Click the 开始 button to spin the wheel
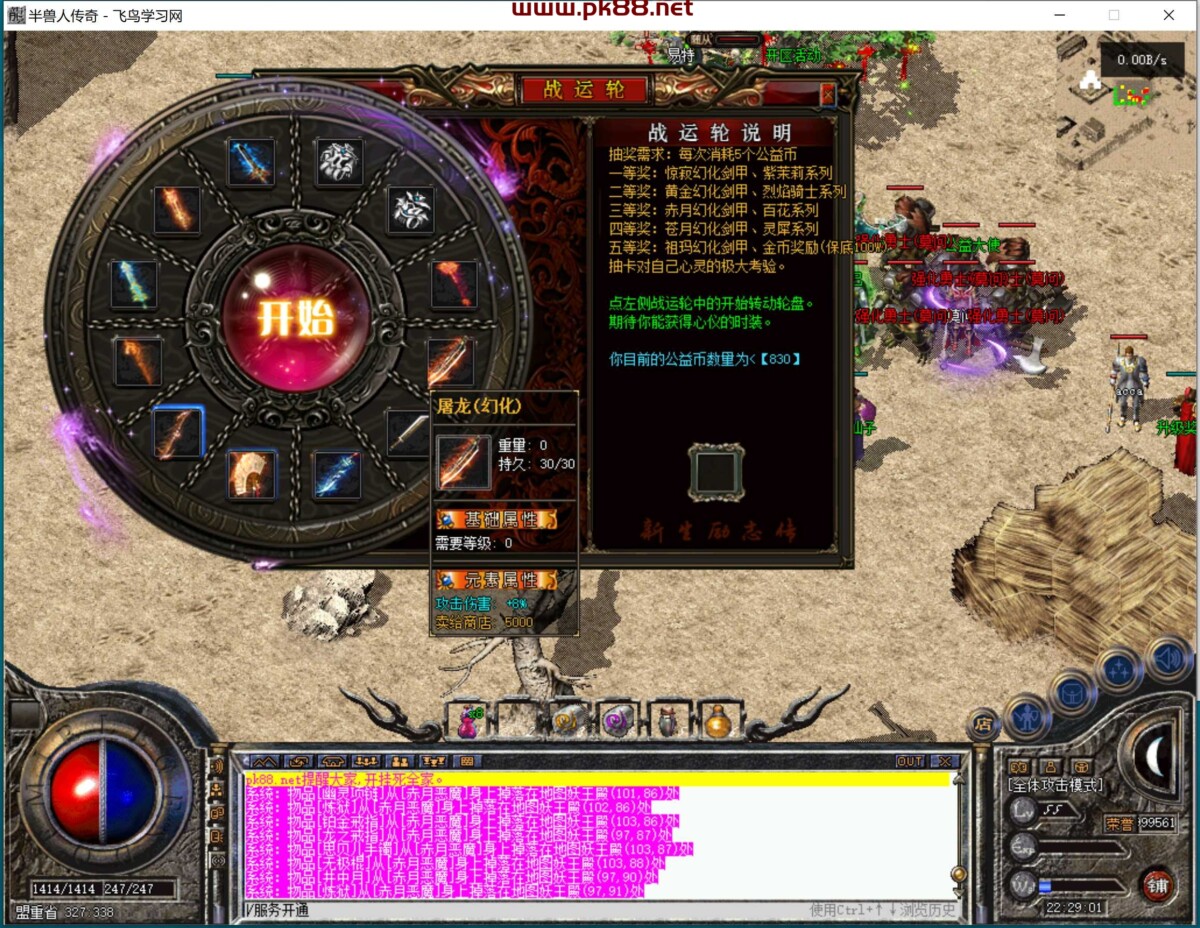This screenshot has height=928, width=1200. coord(295,318)
